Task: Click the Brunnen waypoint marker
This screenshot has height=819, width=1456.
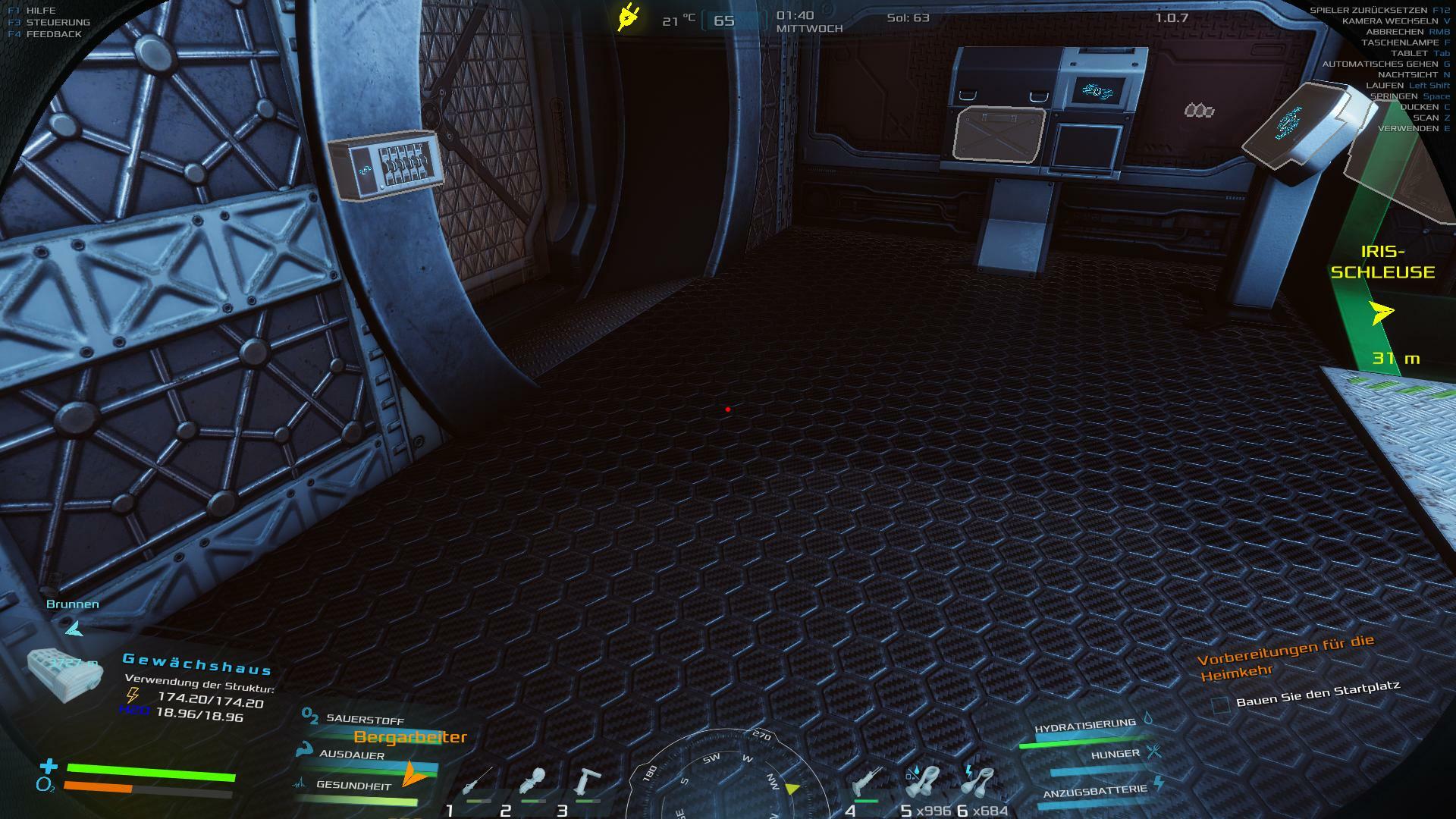Action: click(x=74, y=628)
